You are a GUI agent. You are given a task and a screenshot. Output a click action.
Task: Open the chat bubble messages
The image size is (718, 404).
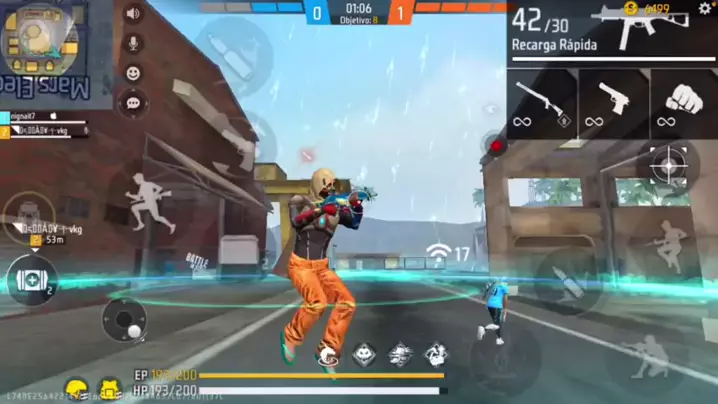coord(132,102)
